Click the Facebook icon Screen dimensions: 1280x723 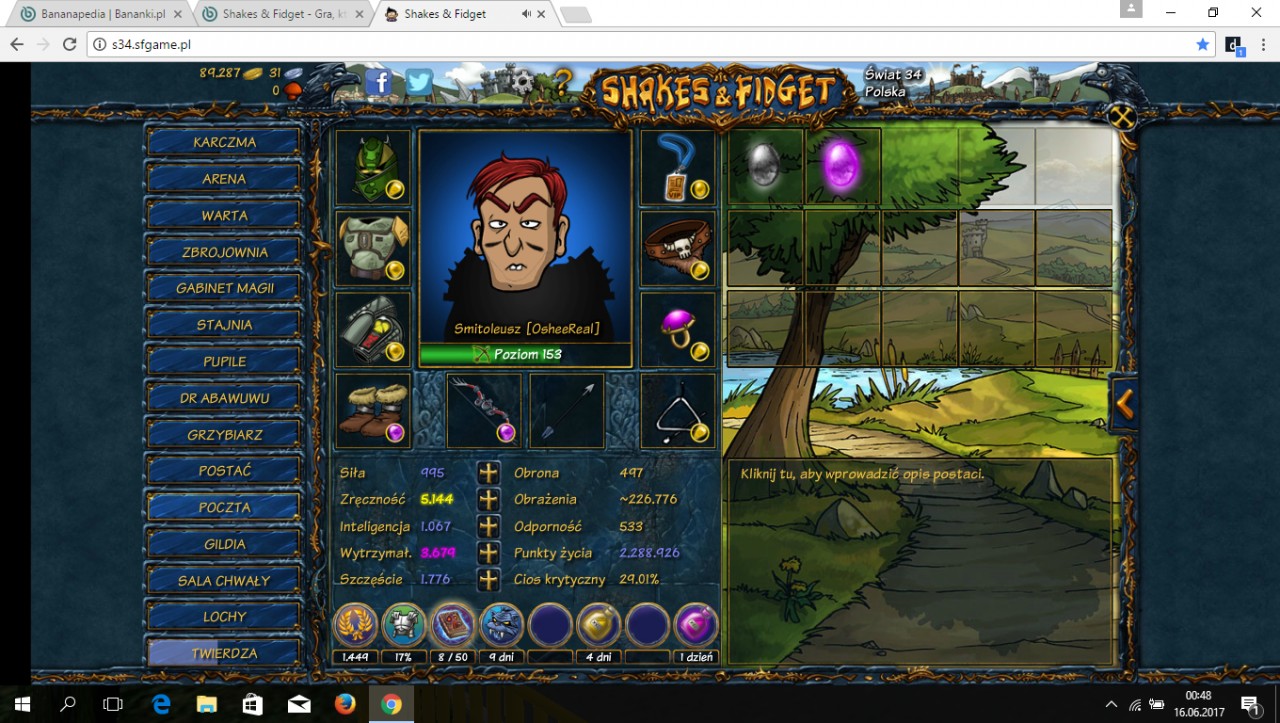coord(378,83)
